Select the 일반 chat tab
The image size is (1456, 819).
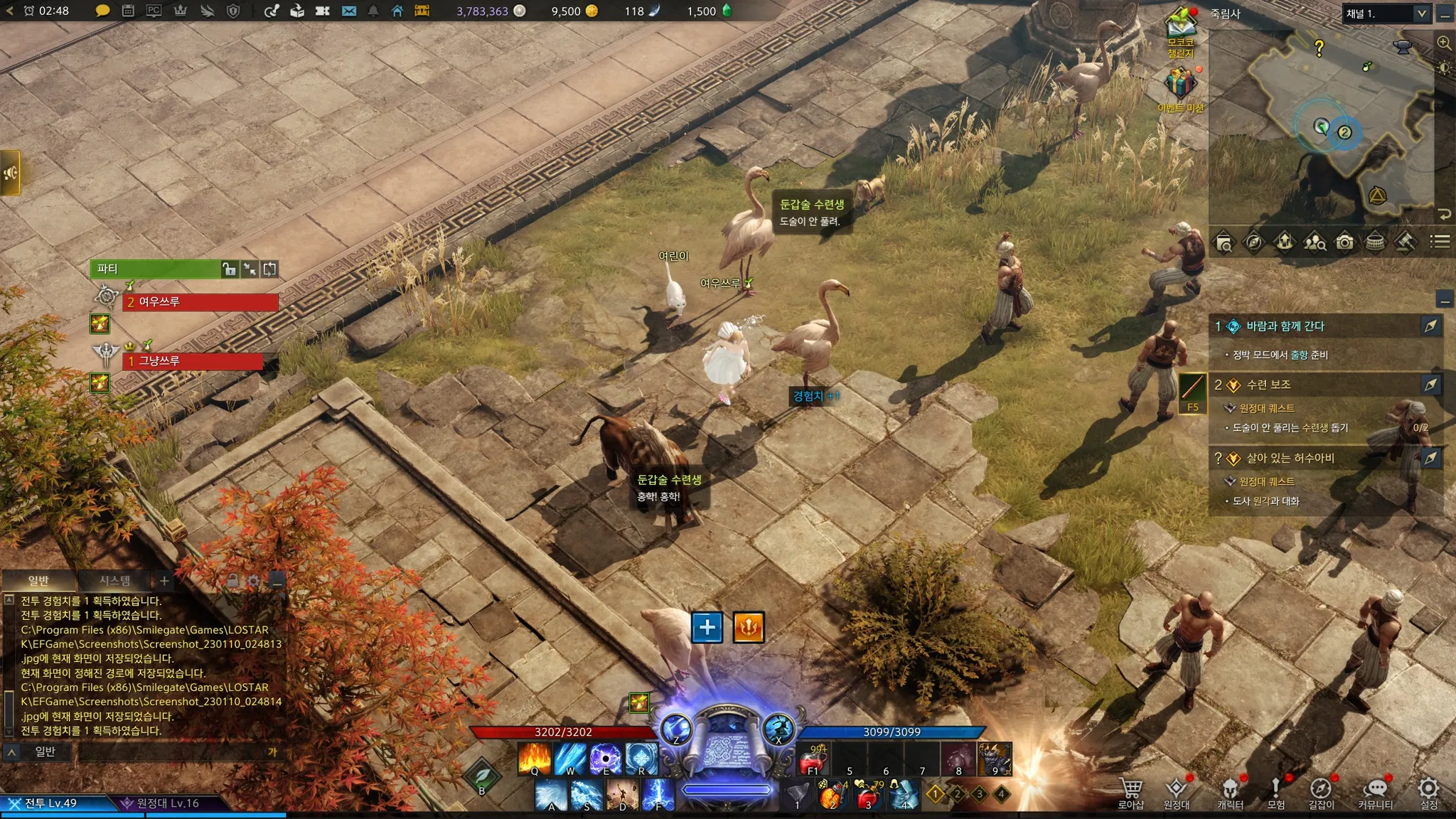[x=38, y=581]
